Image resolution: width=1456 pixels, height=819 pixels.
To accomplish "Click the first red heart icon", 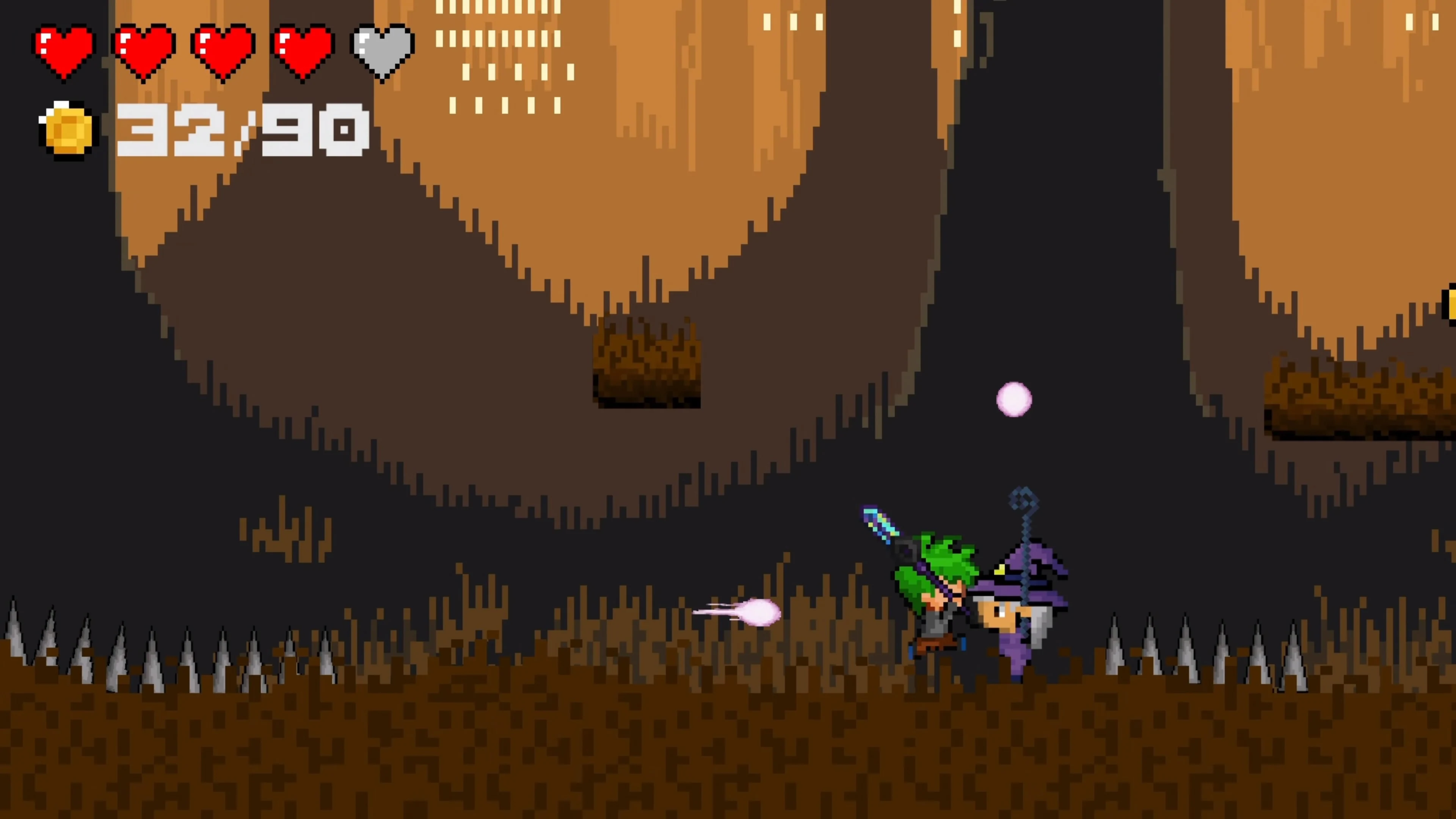I will point(64,50).
